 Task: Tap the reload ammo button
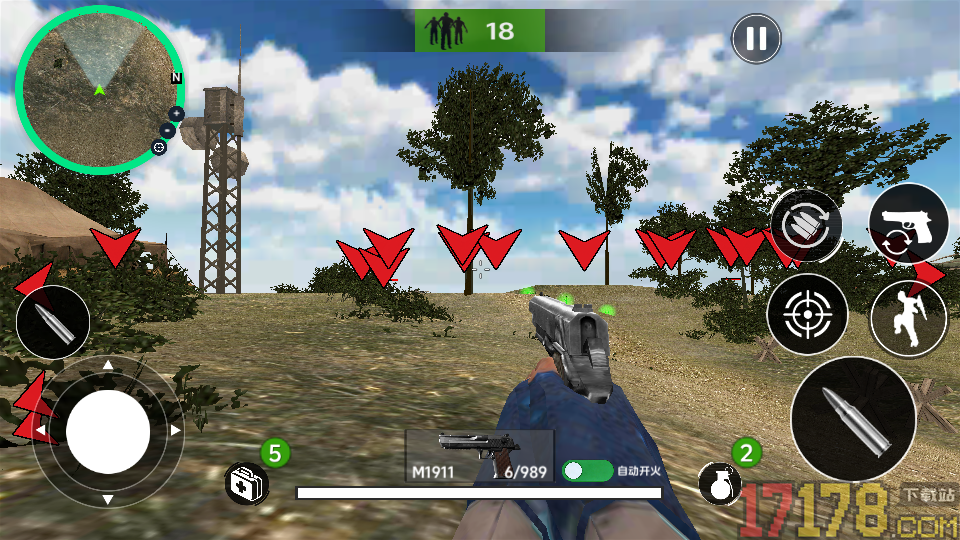pyautogui.click(x=805, y=224)
